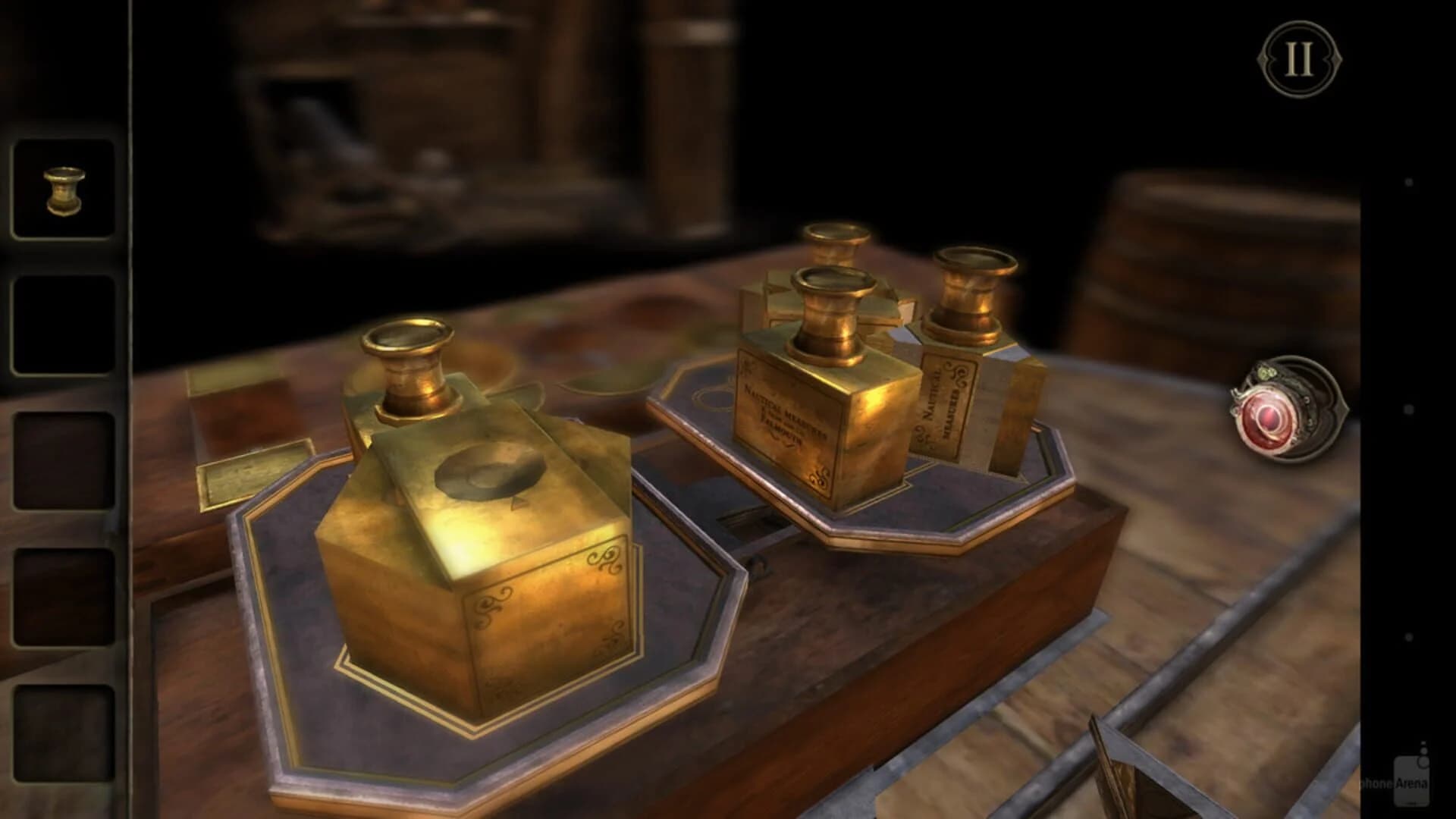Tap the small dot indicator on the right edge
The width and height of the screenshot is (1456, 819).
coord(1409,180)
